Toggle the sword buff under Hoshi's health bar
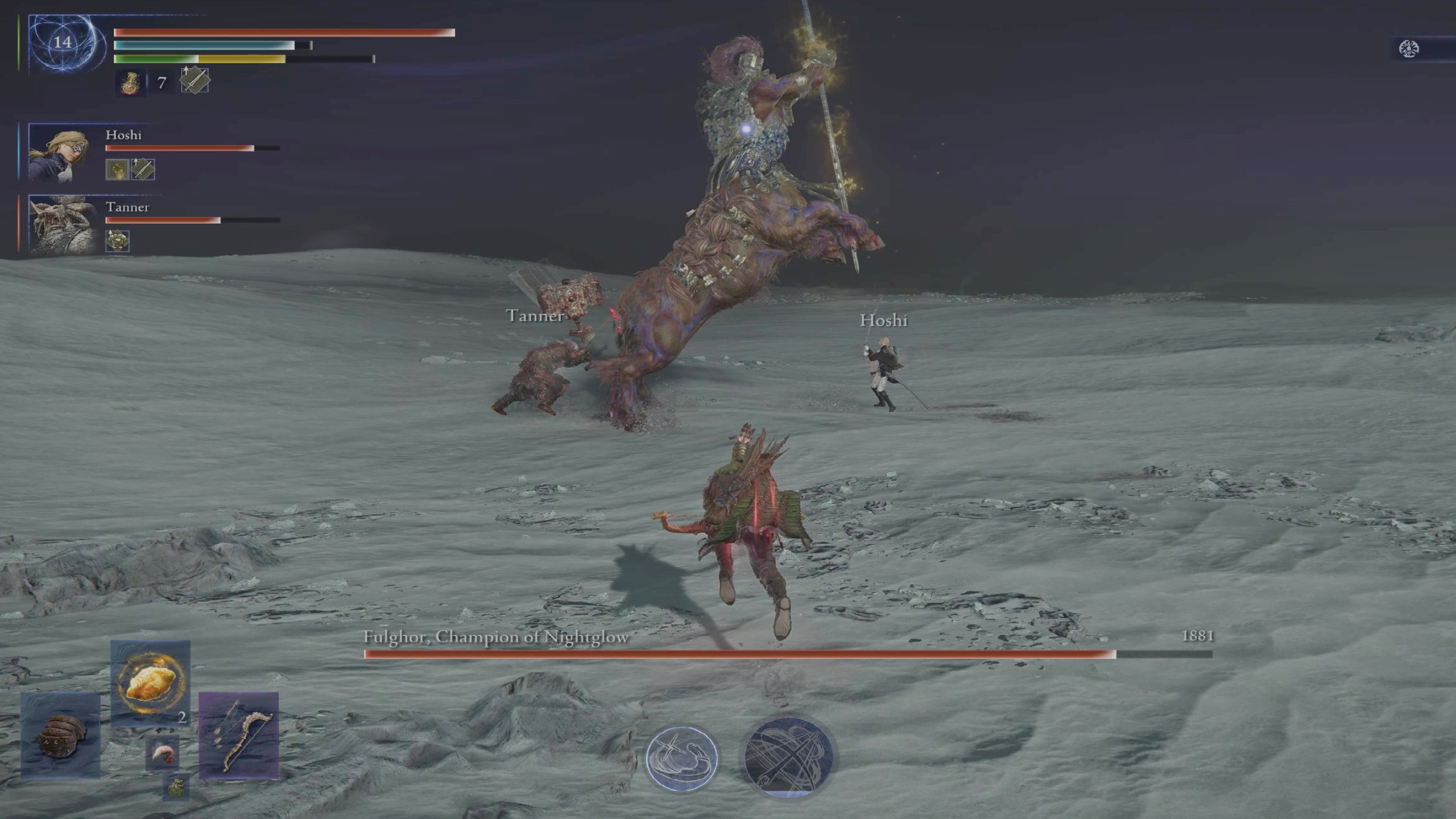 pos(142,170)
